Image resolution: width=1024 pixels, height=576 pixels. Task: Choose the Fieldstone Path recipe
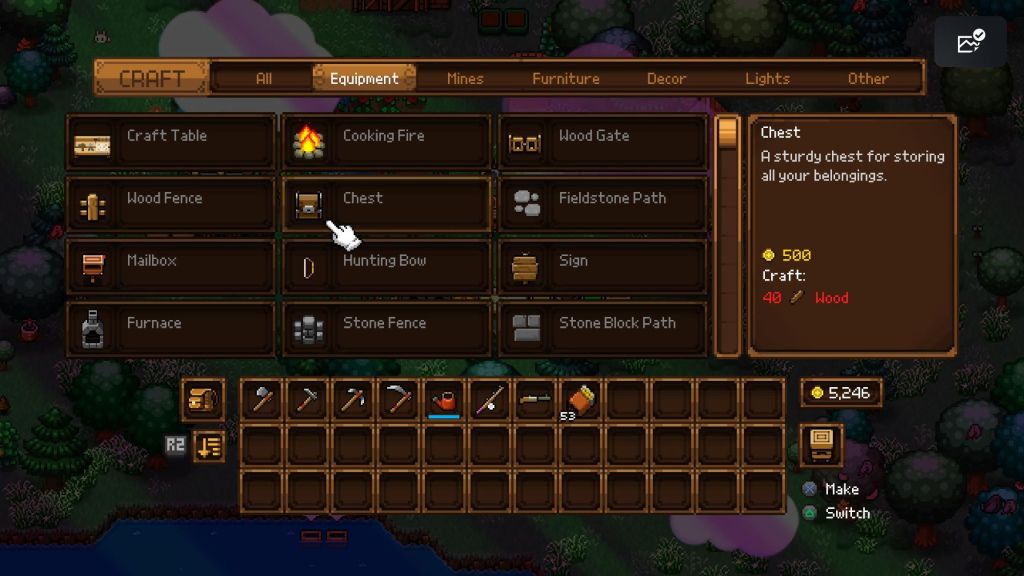[x=603, y=204]
